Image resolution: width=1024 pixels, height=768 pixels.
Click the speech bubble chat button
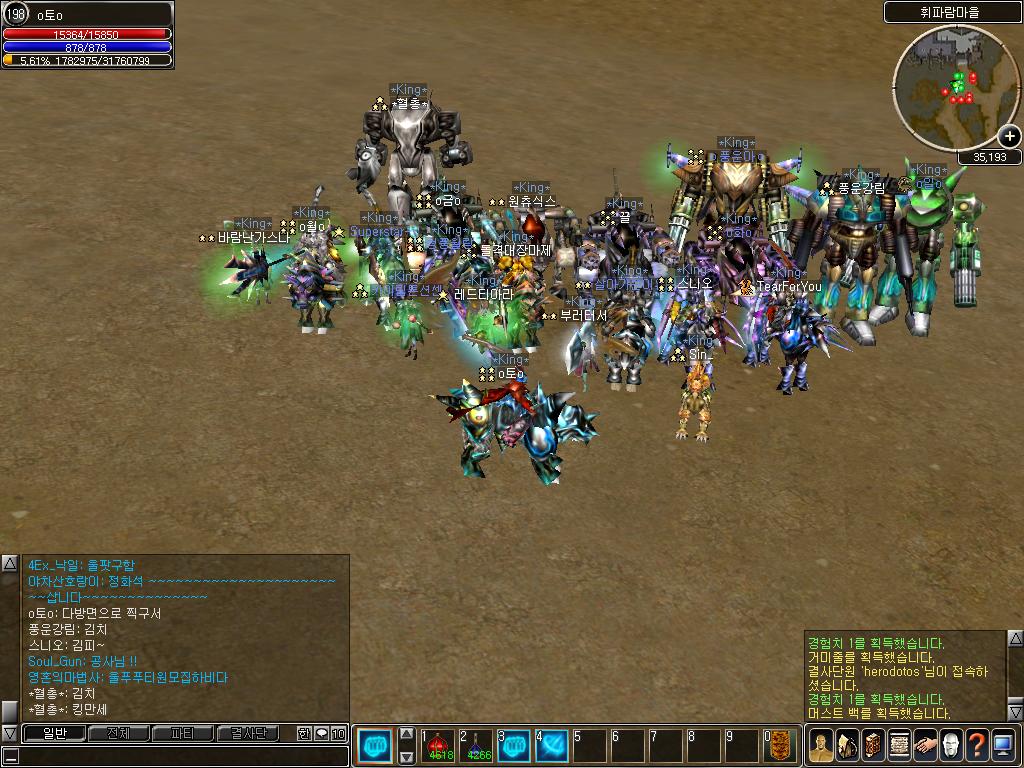coord(322,734)
